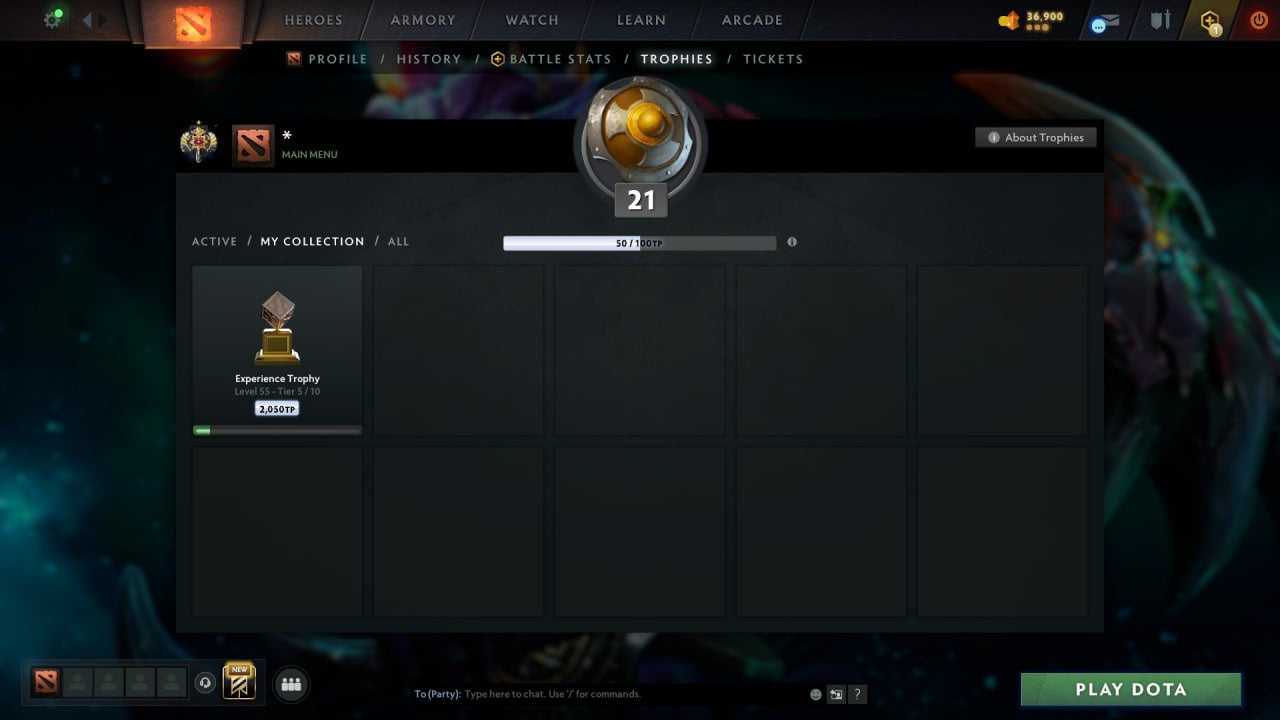The height and width of the screenshot is (720, 1280).
Task: Open the Dota Plus hexagon icon with notification
Action: pyautogui.click(x=1209, y=20)
